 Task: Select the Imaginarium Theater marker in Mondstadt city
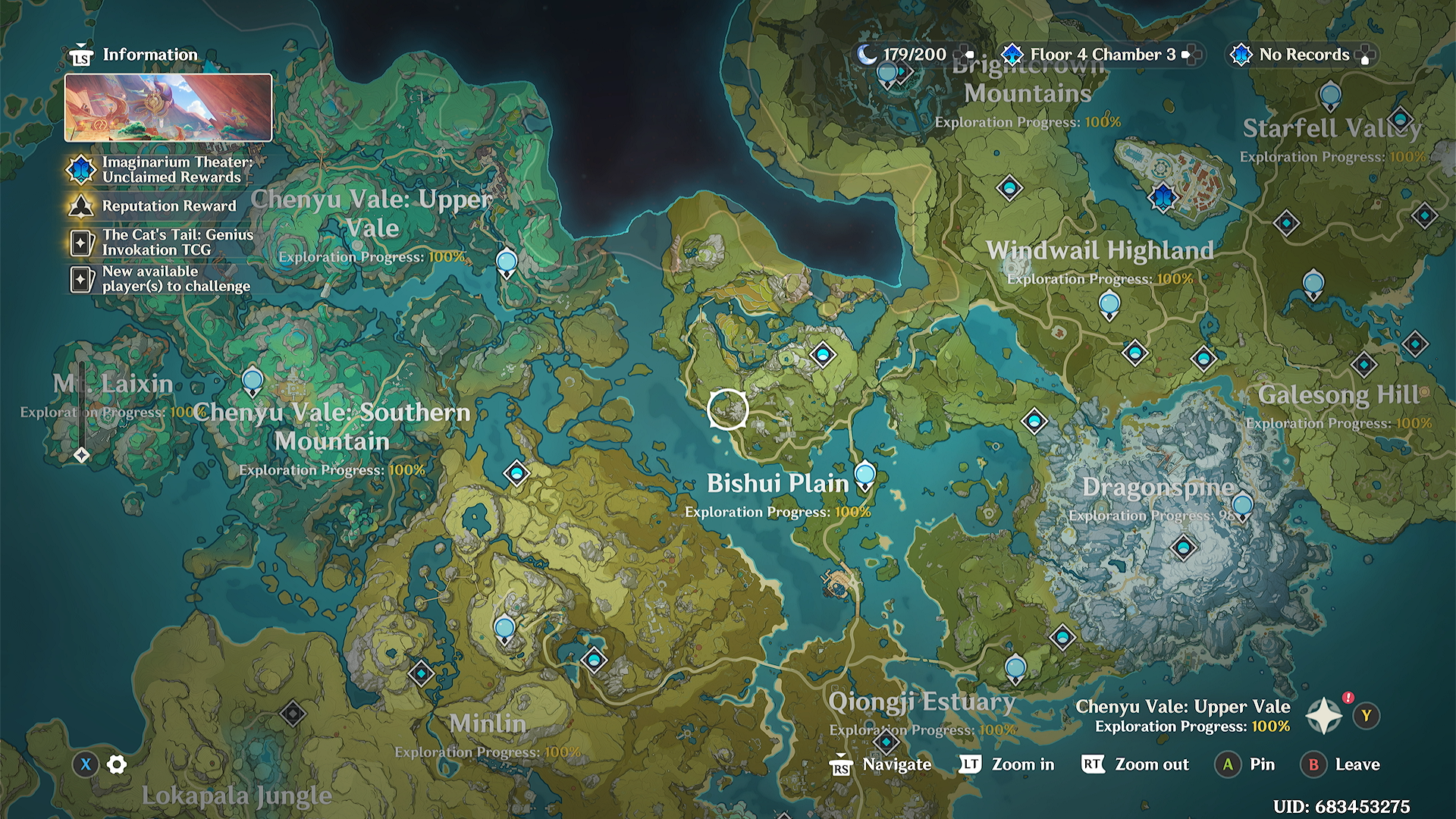point(1163,197)
